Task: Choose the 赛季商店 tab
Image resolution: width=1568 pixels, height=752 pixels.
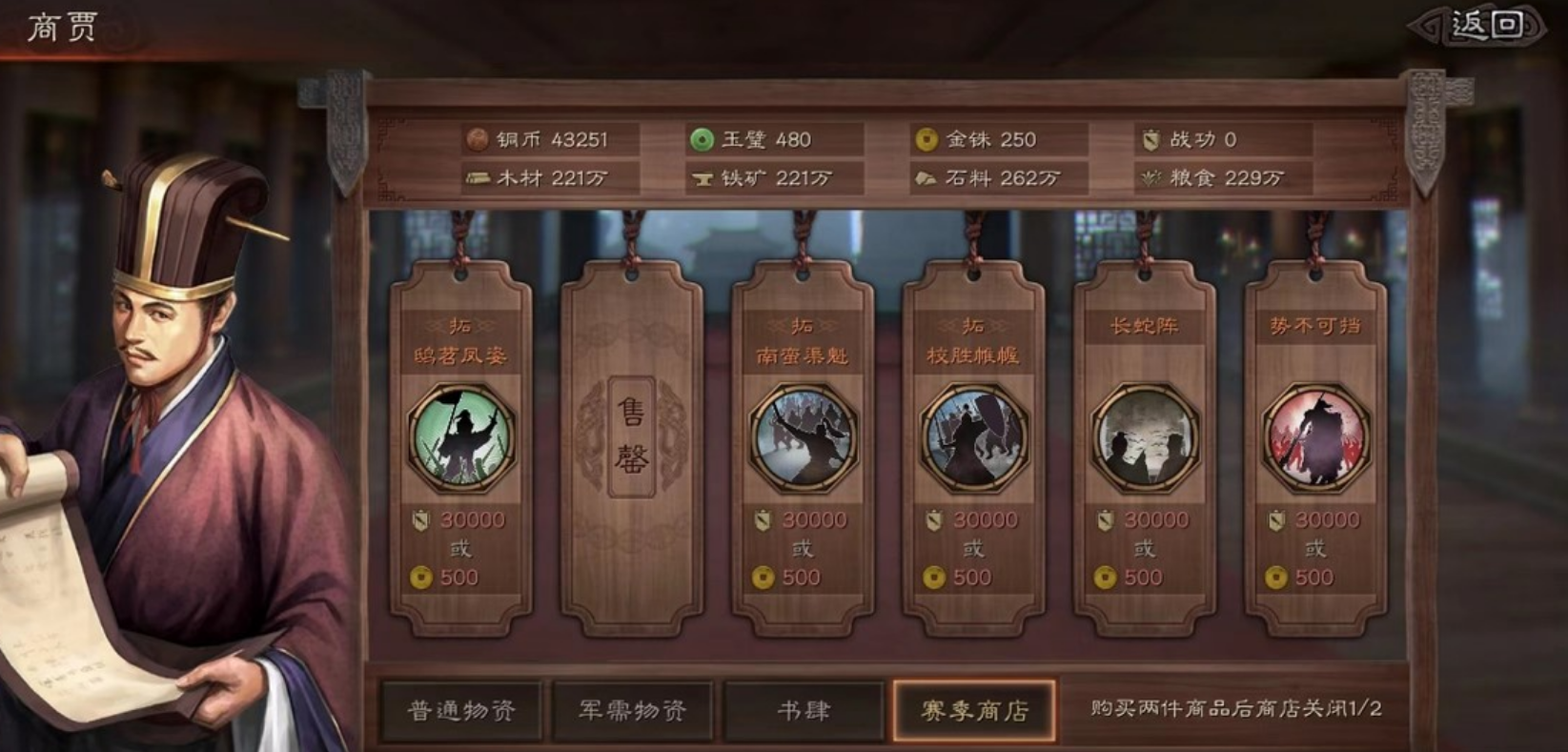Action: pos(973,710)
